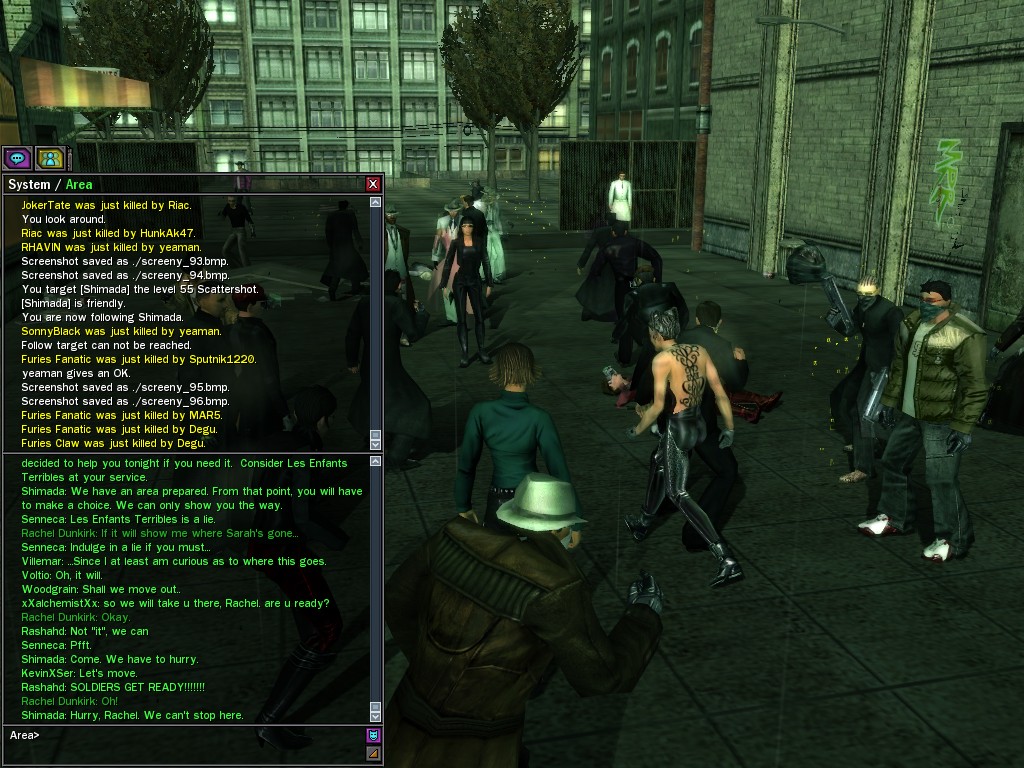Click the orange triangle resize button
Image resolution: width=1024 pixels, height=768 pixels.
point(374,753)
